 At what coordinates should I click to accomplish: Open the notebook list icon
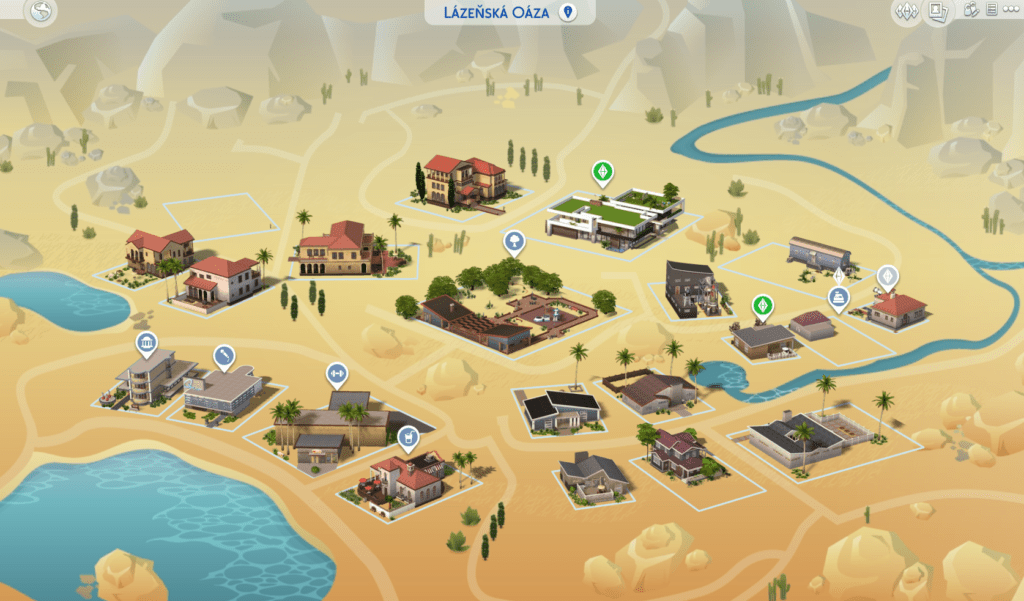click(x=991, y=11)
